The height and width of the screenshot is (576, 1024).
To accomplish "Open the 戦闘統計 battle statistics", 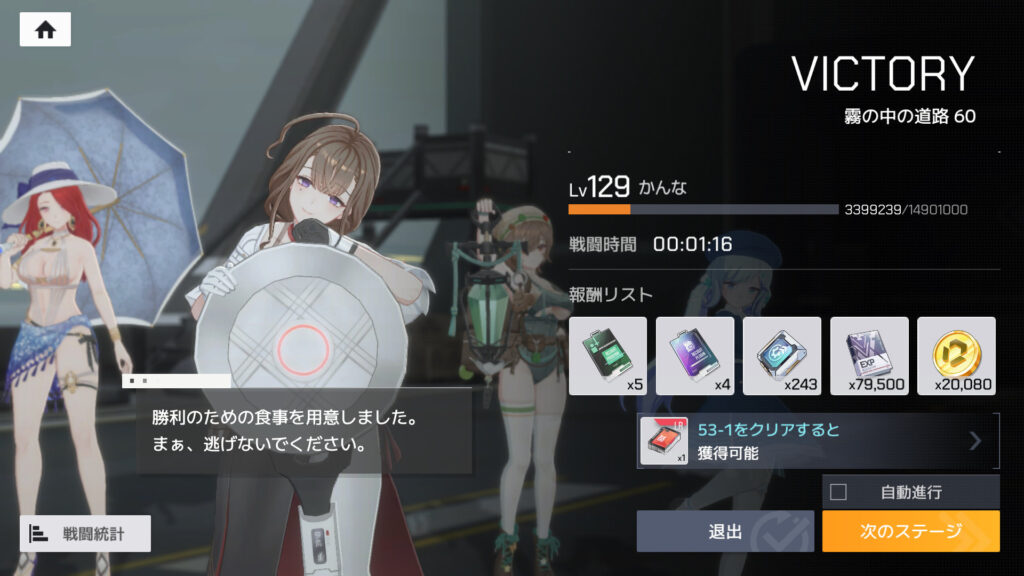I will [85, 533].
